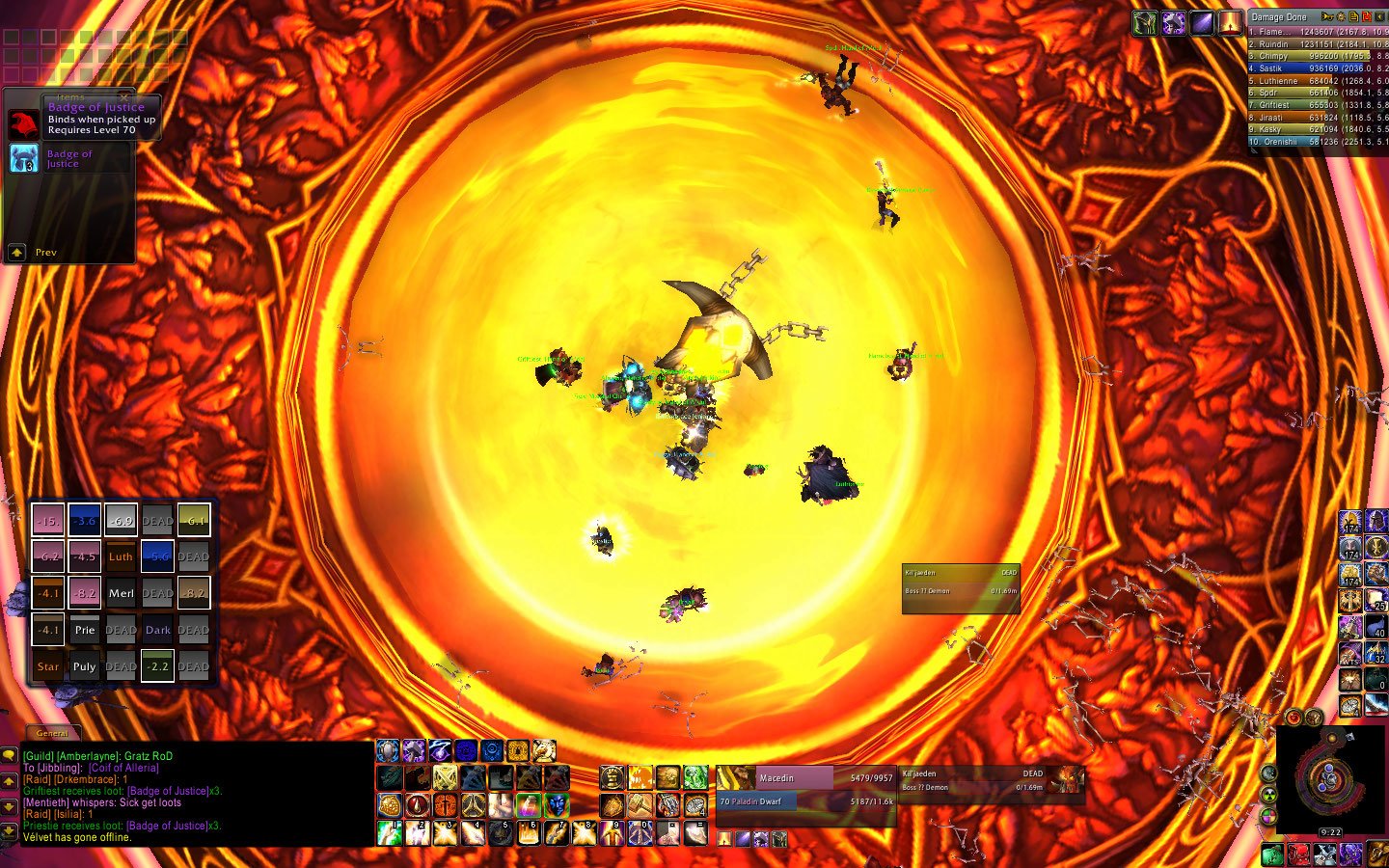Open the green backpack bag near the minimap
Image resolution: width=1389 pixels, height=868 pixels.
click(1272, 853)
